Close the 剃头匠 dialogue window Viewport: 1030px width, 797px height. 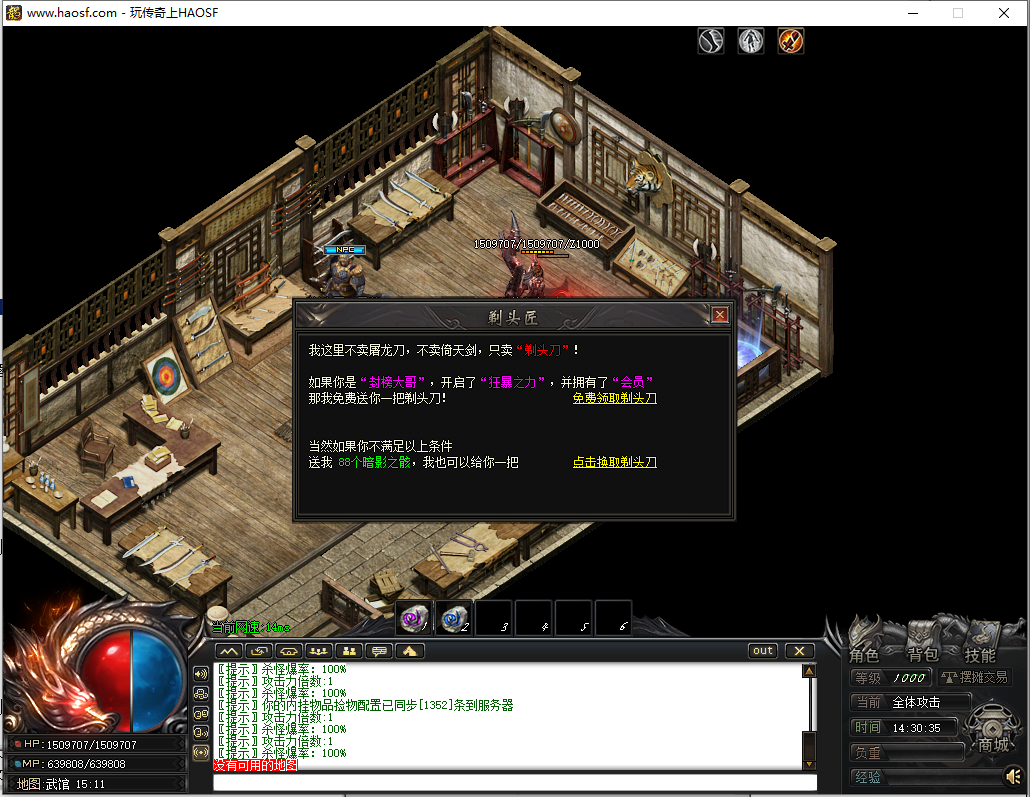(x=719, y=315)
